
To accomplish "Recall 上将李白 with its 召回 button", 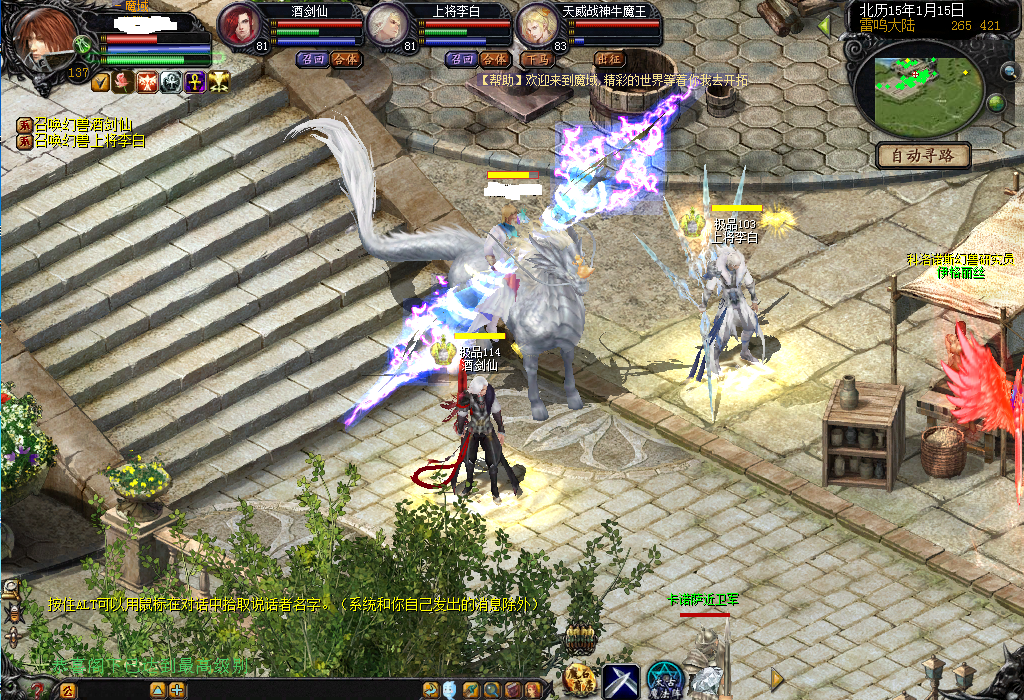I will coord(461,59).
